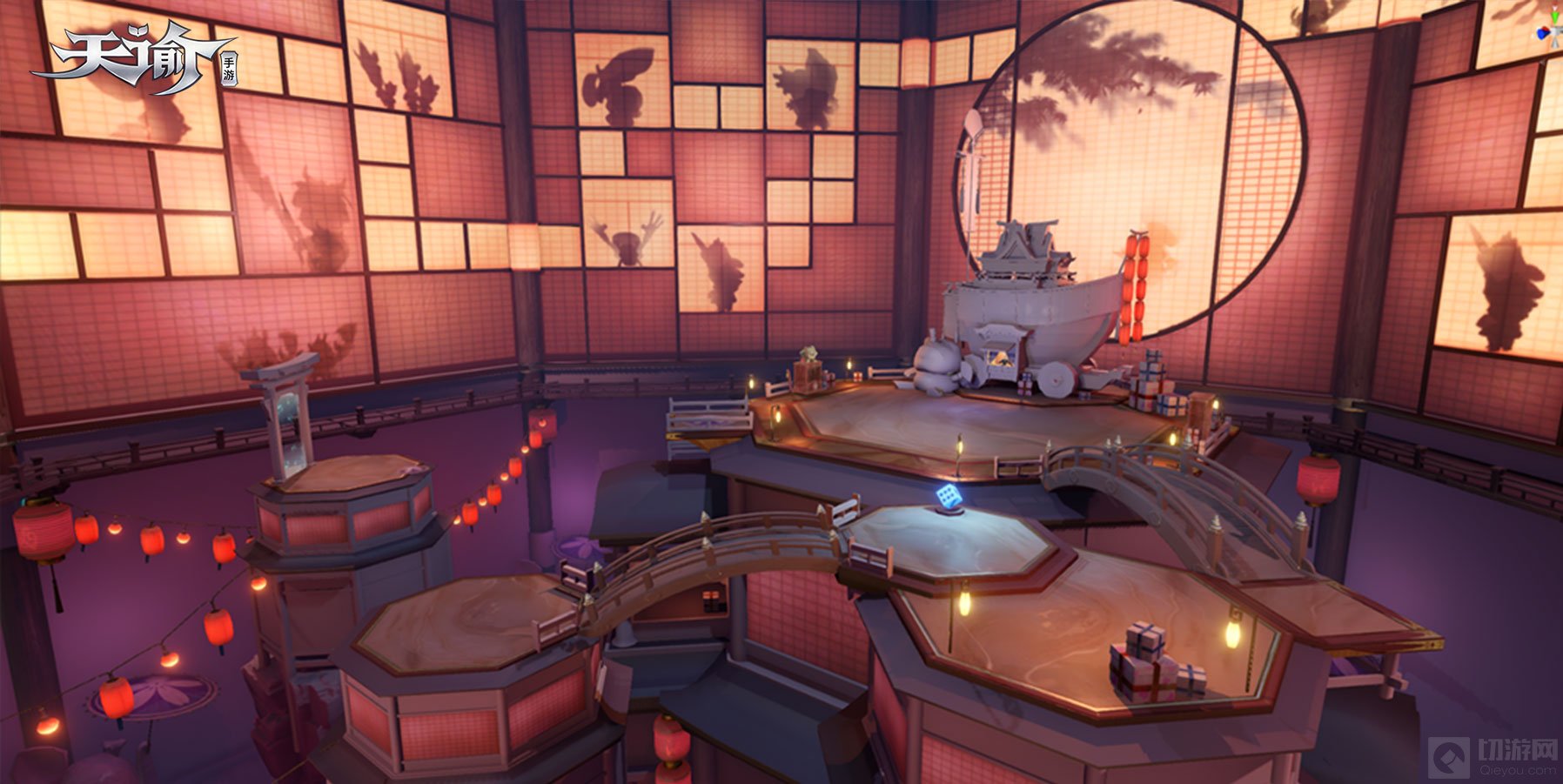This screenshot has height=784, width=1563.
Task: Select the green axis cone on orientation gizmo
Action: (1555, 17)
